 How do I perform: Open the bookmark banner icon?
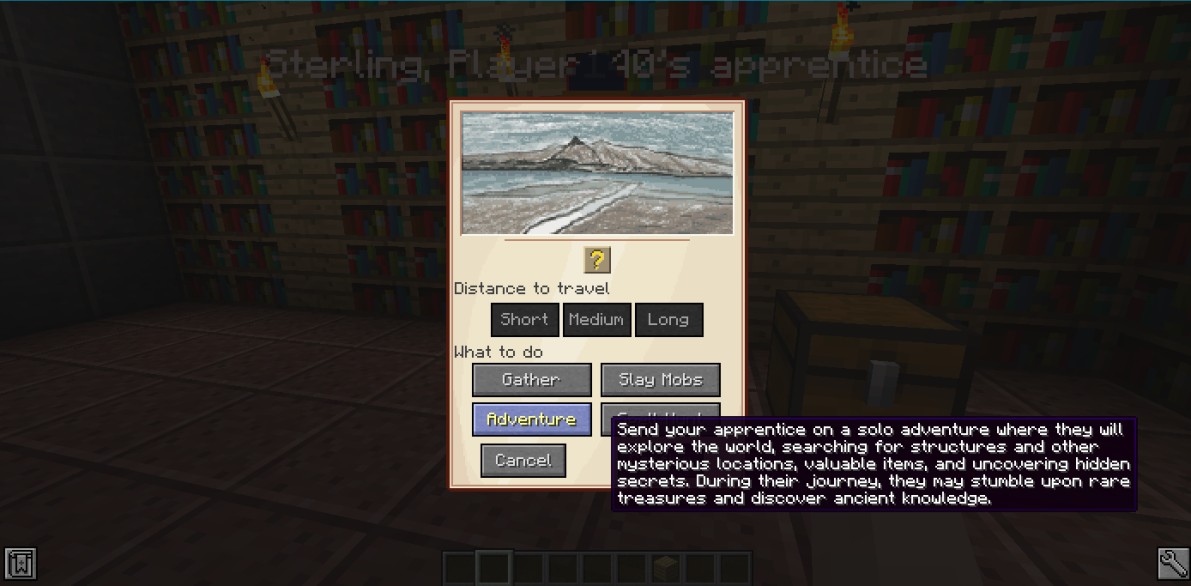click(20, 564)
